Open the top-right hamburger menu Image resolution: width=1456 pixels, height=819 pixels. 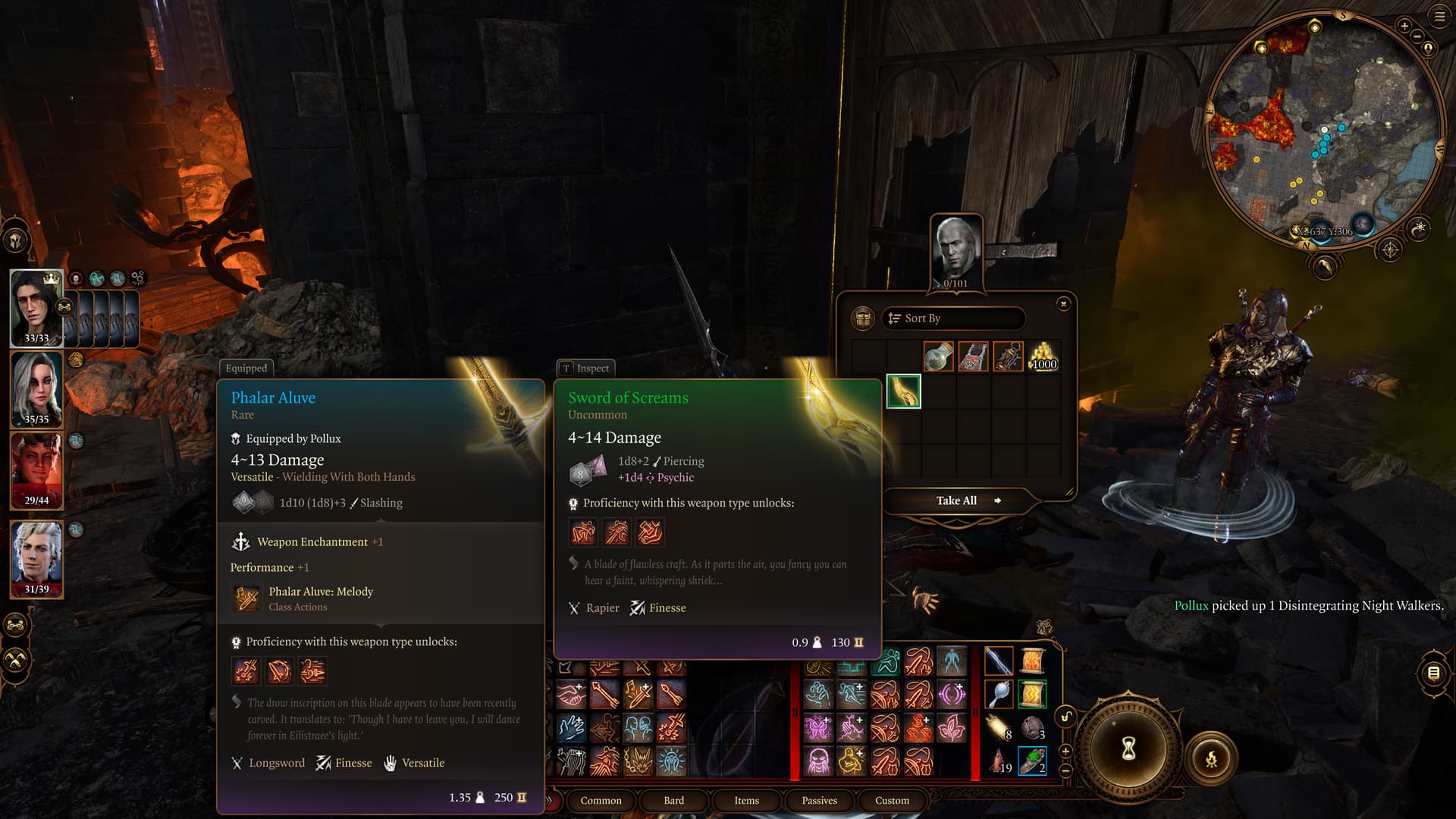[x=1439, y=17]
